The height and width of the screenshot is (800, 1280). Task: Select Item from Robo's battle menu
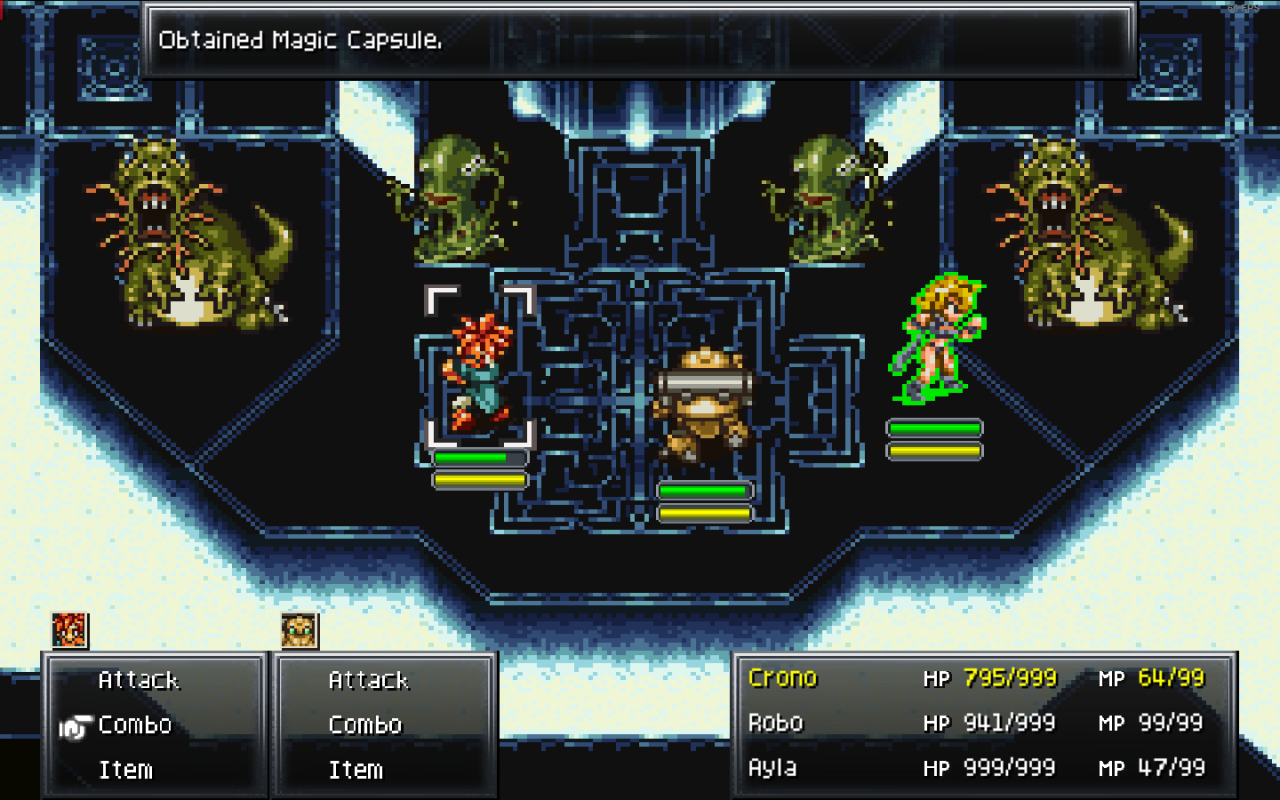click(356, 770)
